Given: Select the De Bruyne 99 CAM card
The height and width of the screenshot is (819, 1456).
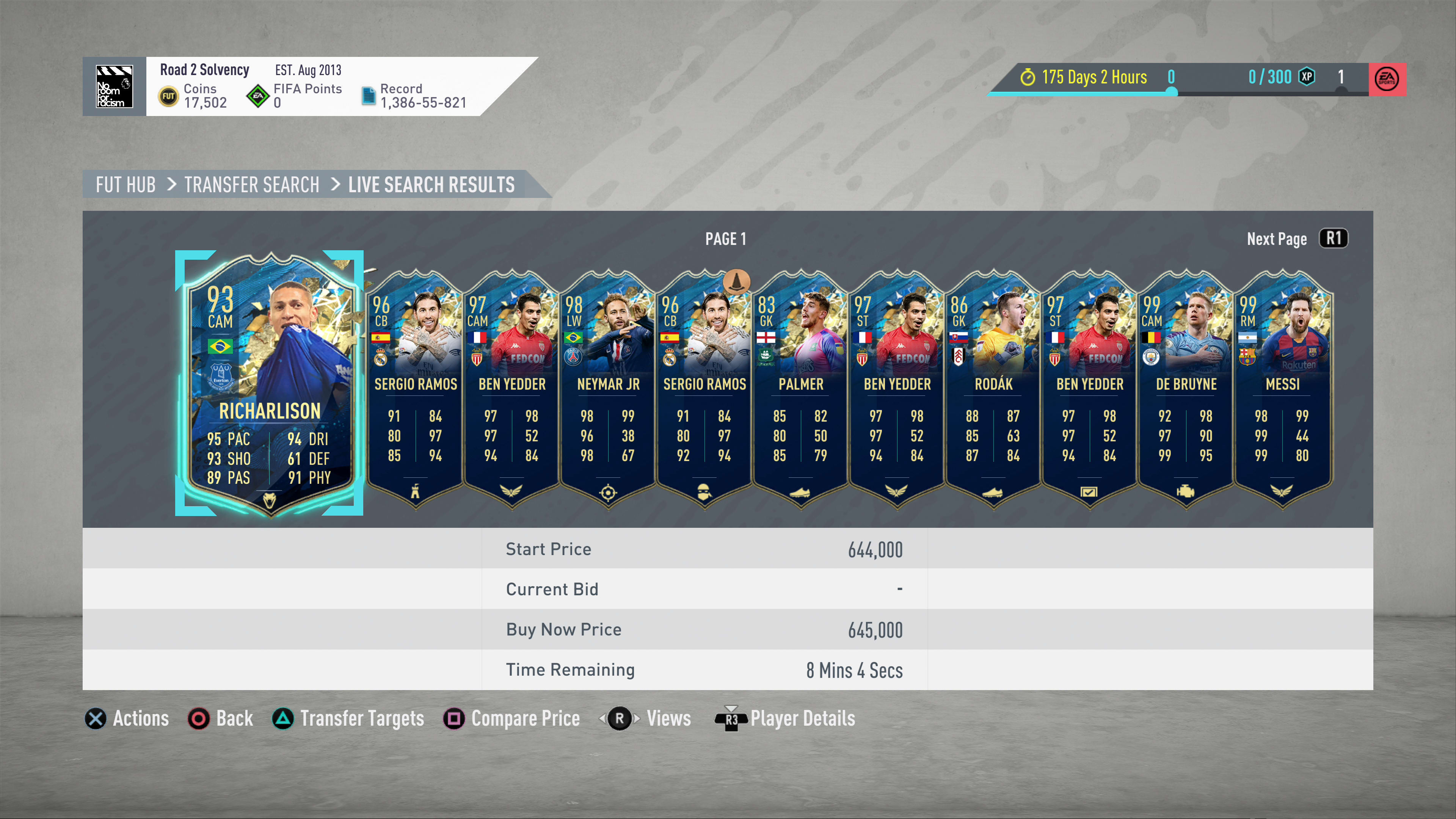Looking at the screenshot, I should 1186,390.
